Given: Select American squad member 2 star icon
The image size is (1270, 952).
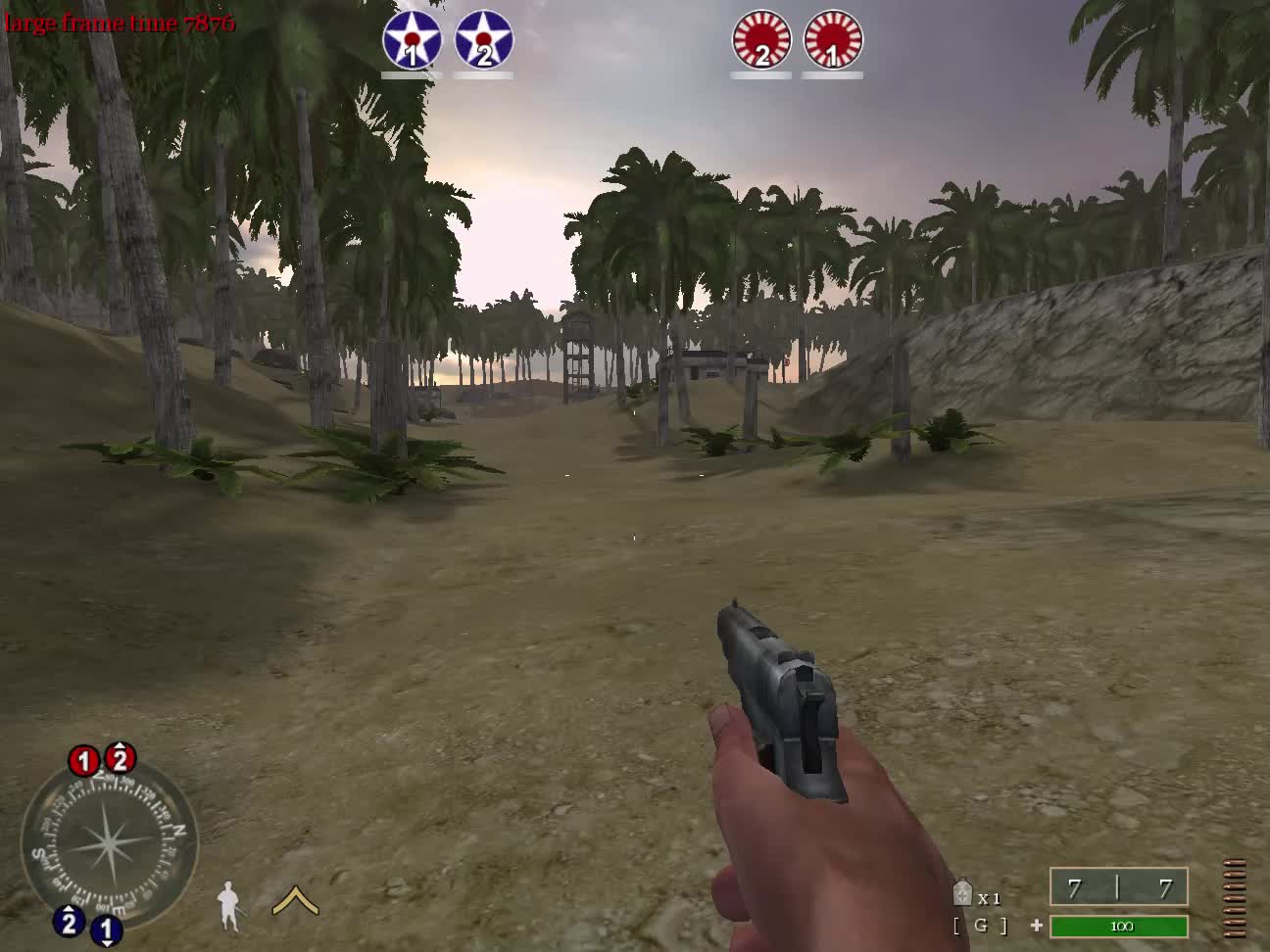Looking at the screenshot, I should coord(484,39).
